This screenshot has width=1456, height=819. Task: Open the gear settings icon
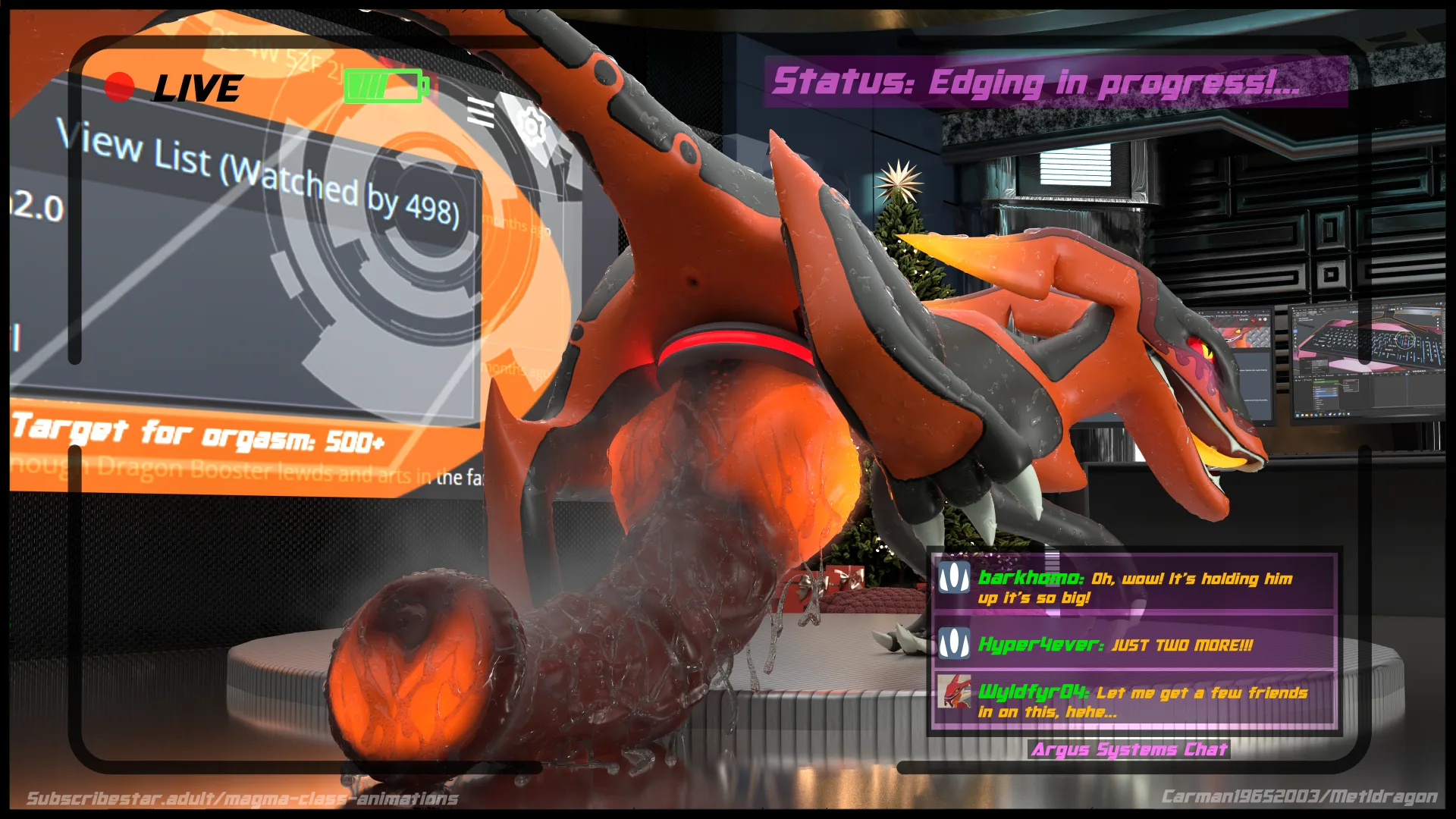[x=532, y=125]
